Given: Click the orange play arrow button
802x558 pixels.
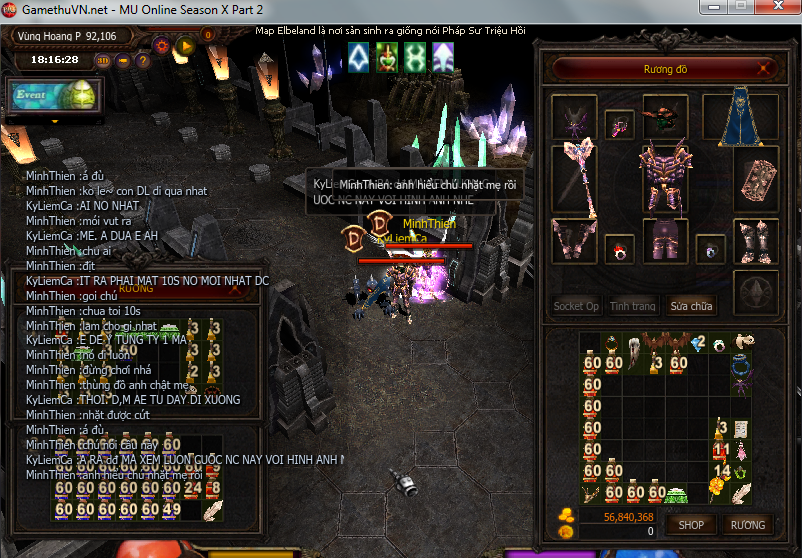Looking at the screenshot, I should [x=184, y=45].
